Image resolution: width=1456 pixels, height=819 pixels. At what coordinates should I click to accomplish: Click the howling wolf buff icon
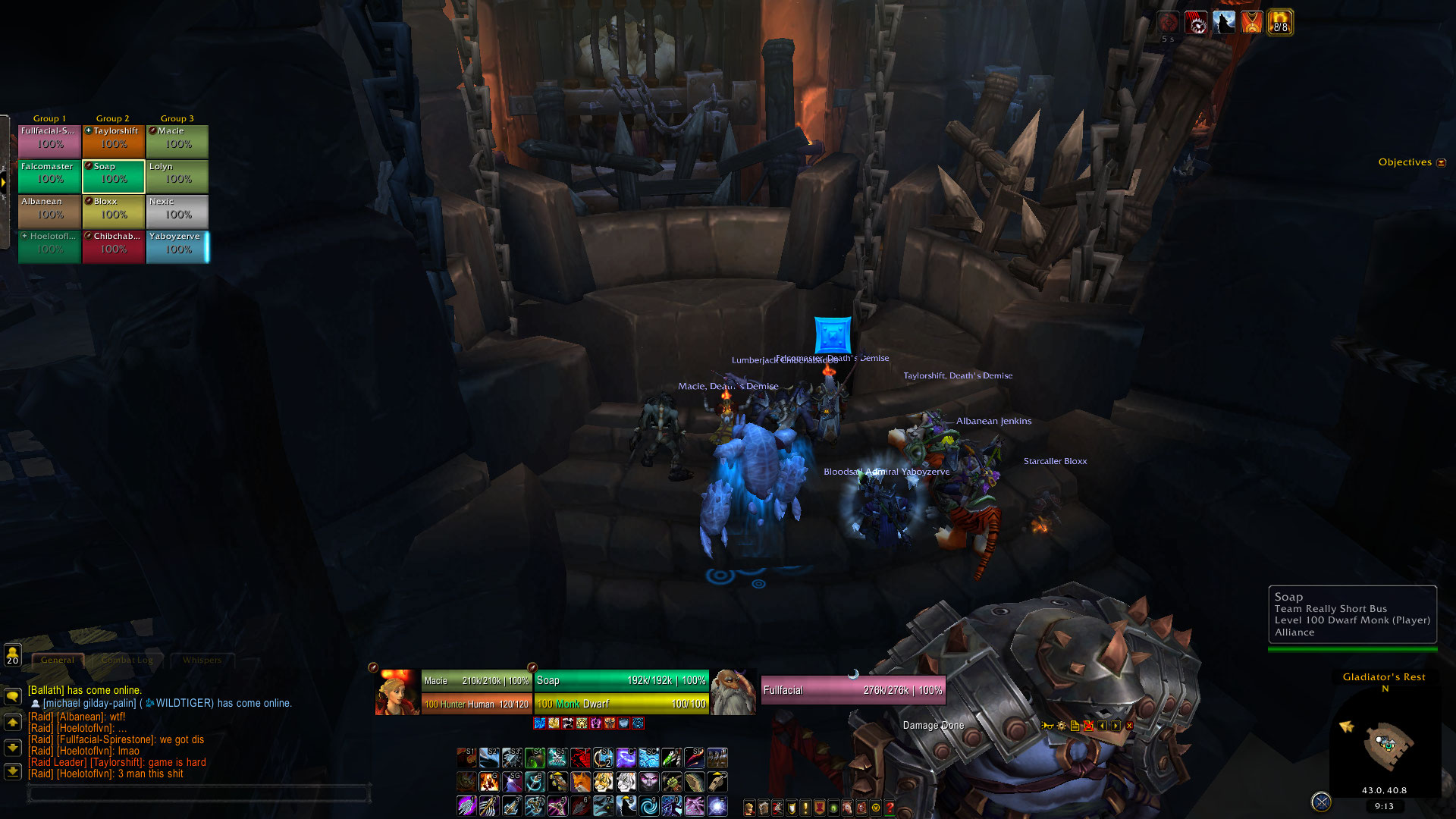(1224, 23)
